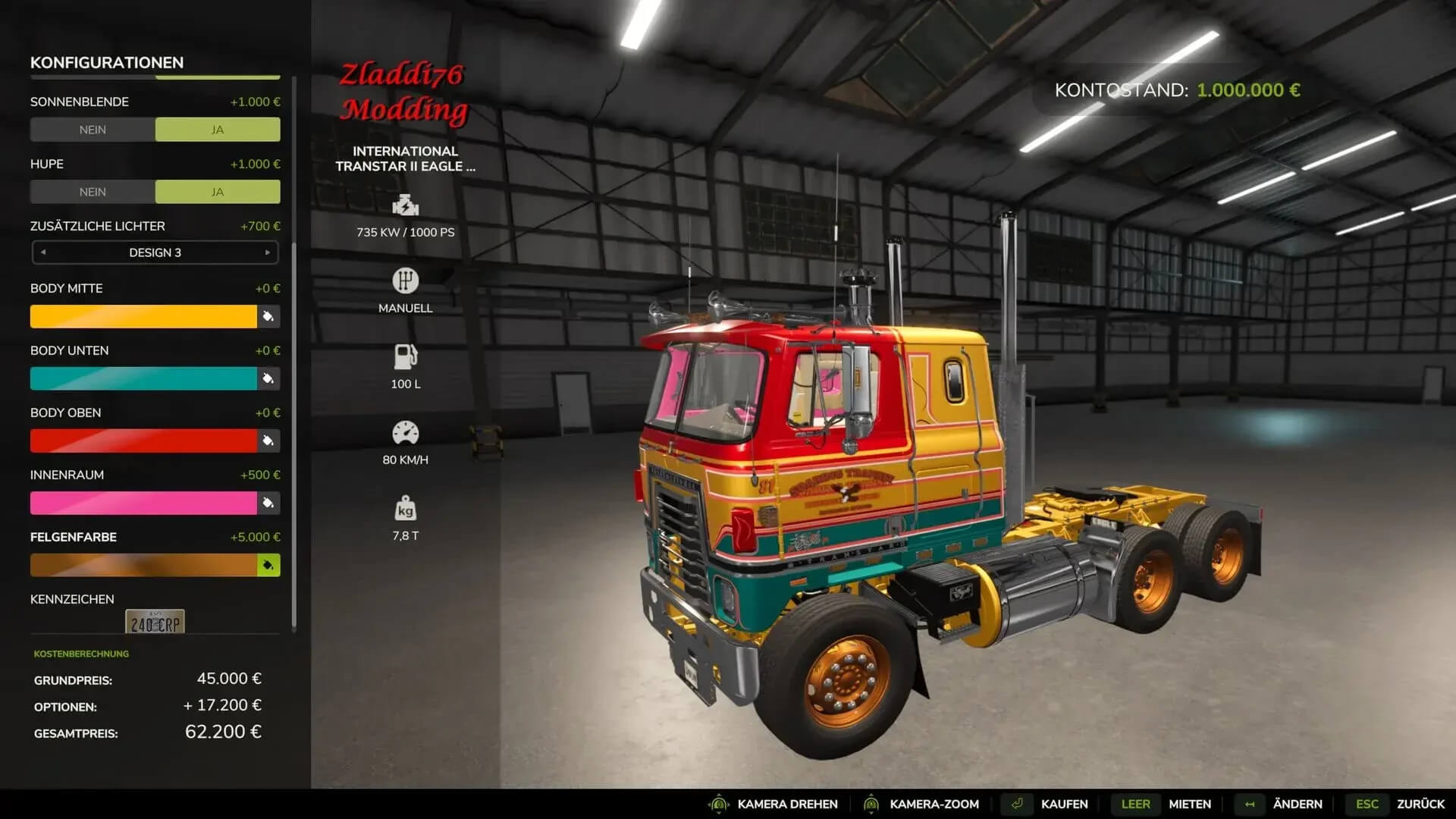Rent the truck with Mieten
The image size is (1456, 819).
tap(1189, 804)
